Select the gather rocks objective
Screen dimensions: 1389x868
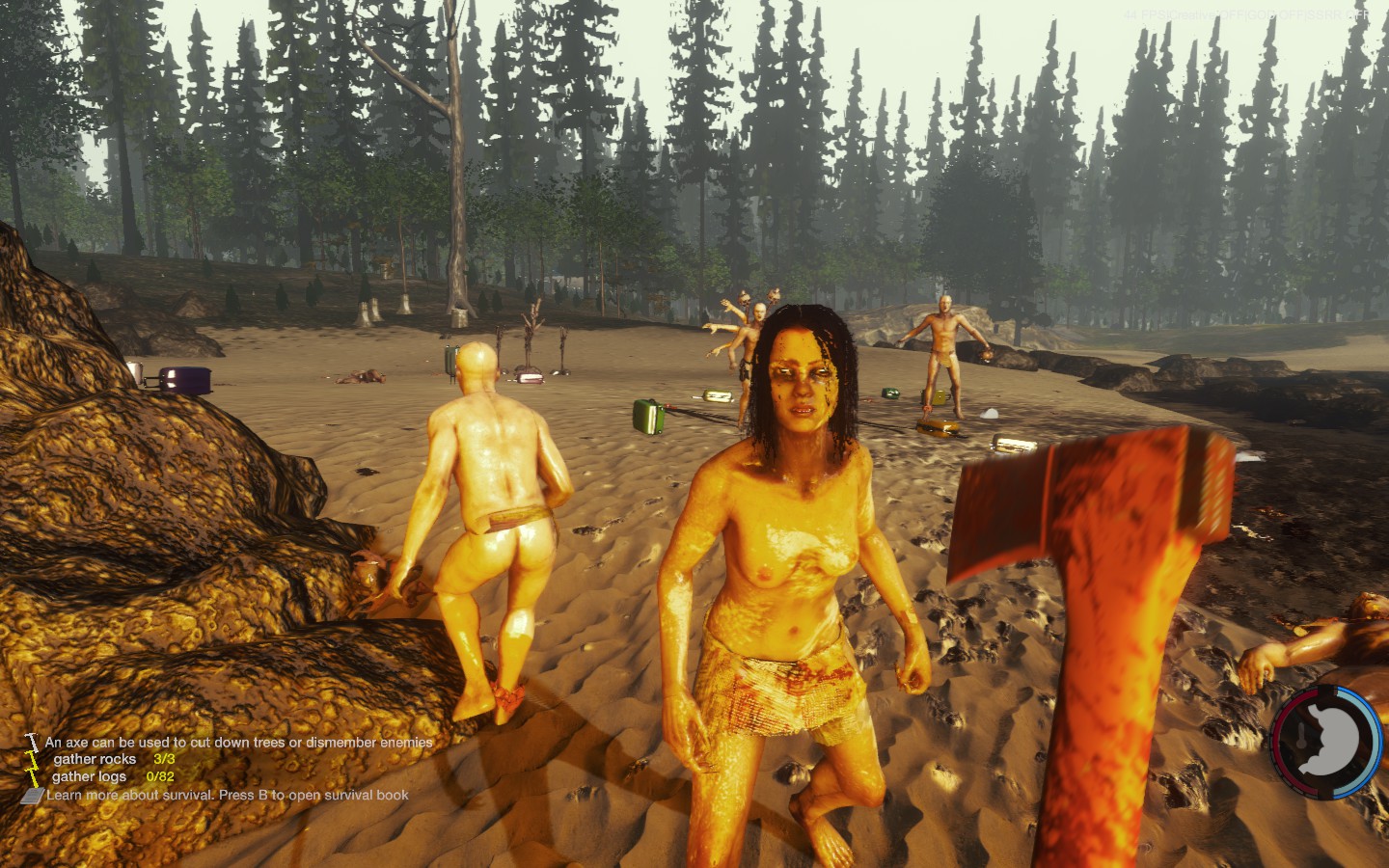point(113,759)
